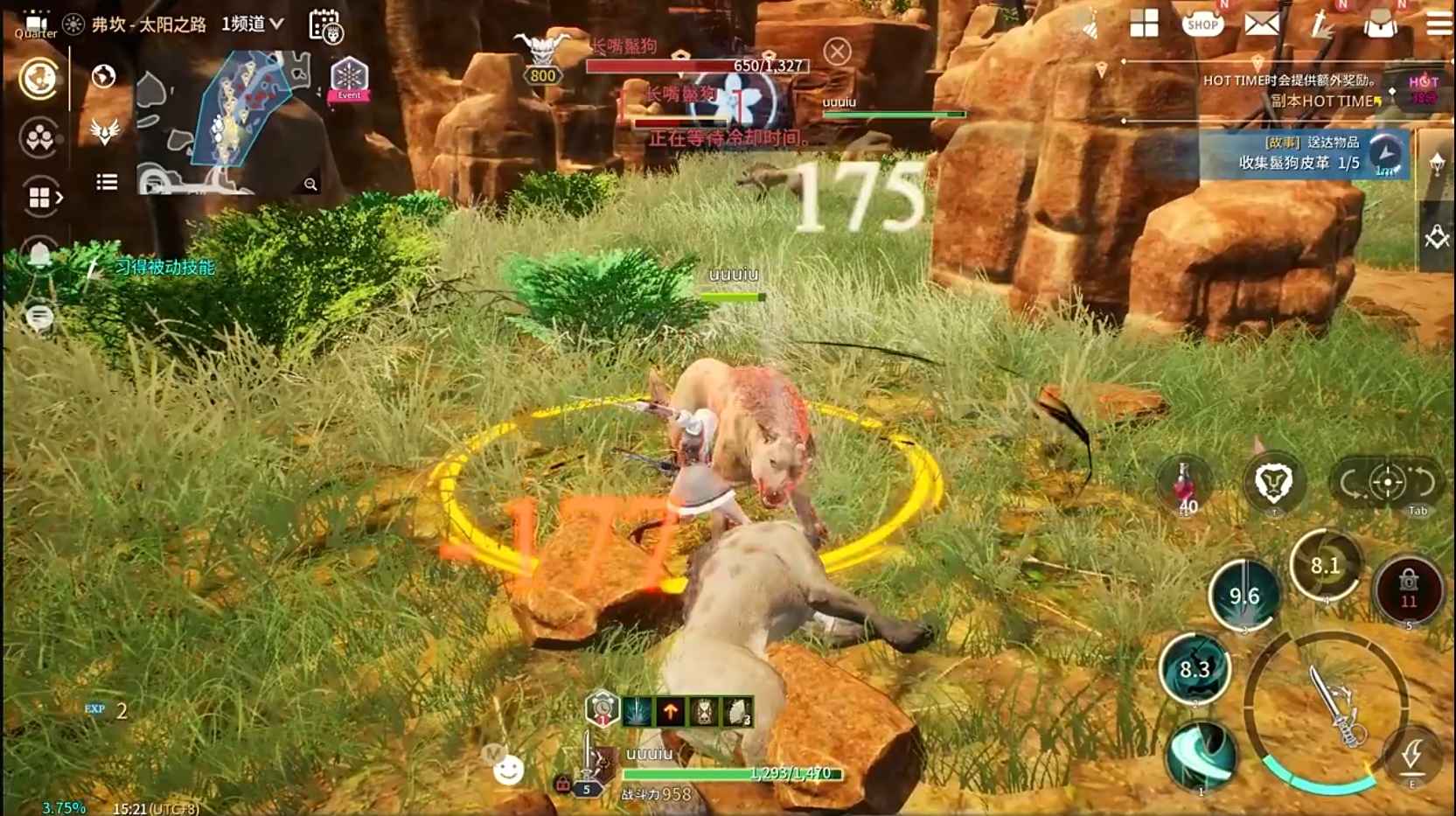
Task: Open the SHOP from the top bar
Action: pos(1202,24)
